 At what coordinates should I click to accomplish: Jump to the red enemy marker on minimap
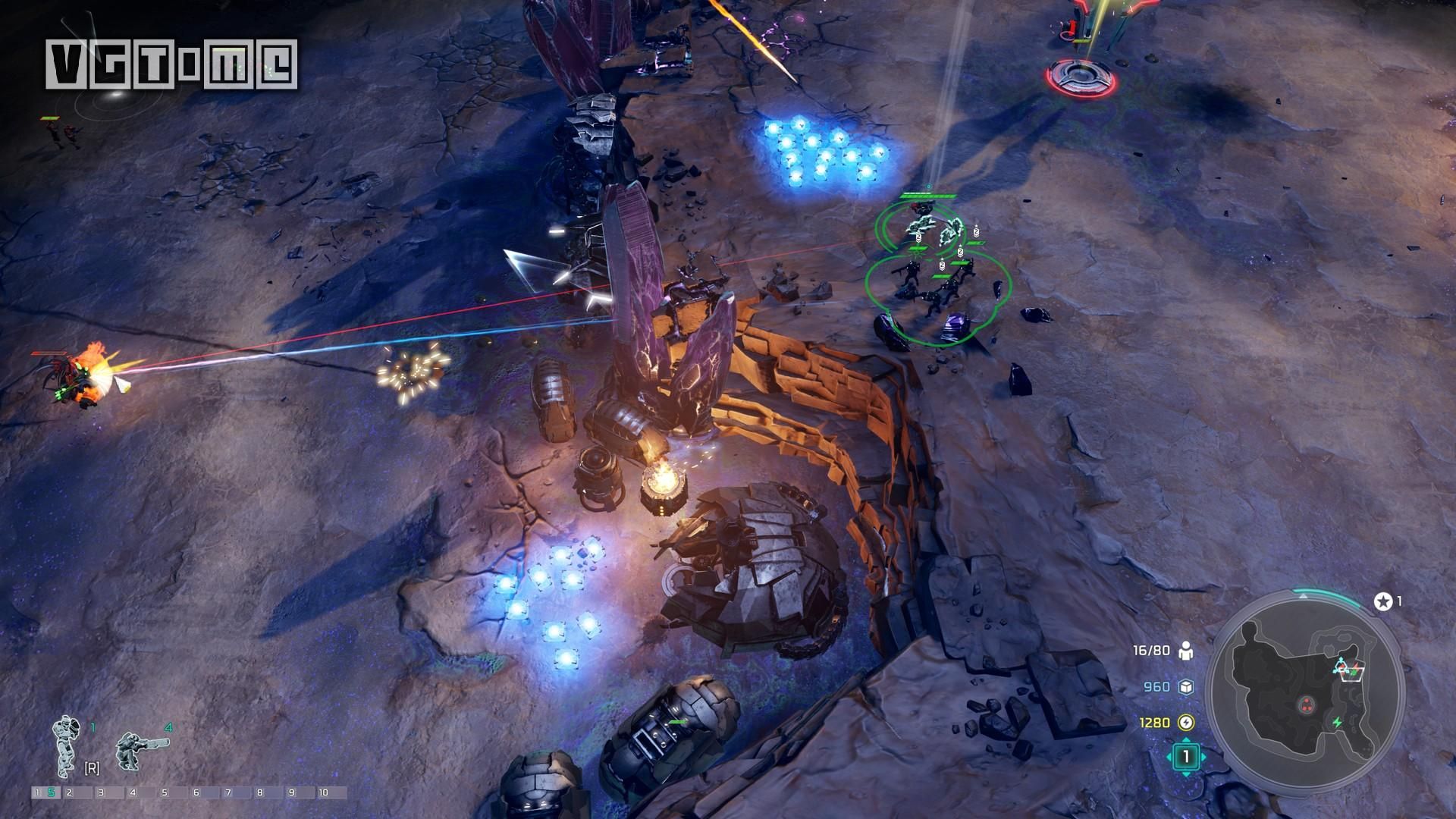coord(1306,703)
